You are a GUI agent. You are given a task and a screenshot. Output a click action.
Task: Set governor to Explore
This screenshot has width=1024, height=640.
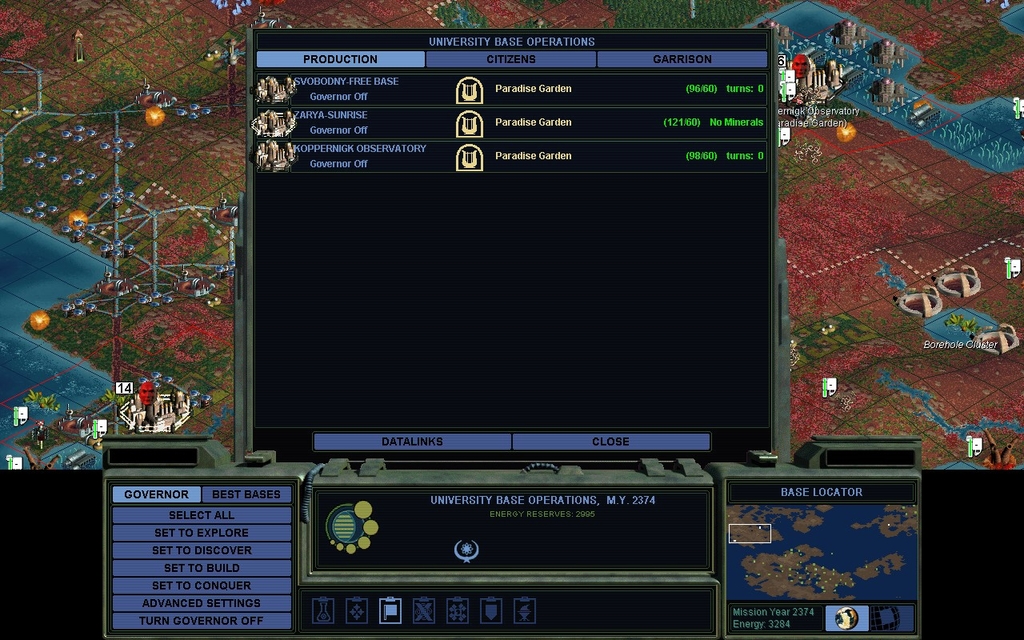[201, 533]
